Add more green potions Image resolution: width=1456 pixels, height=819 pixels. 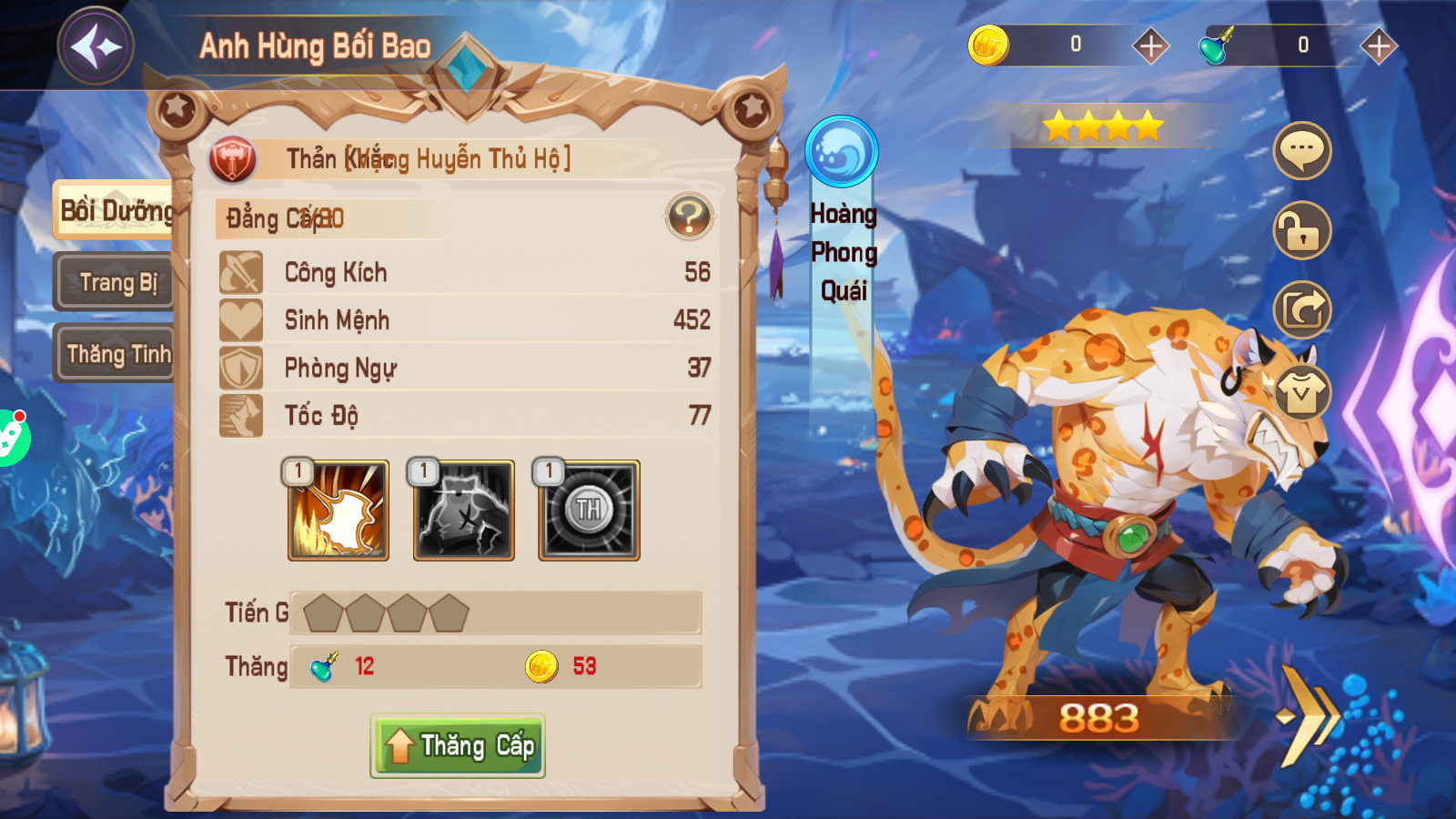1378,45
